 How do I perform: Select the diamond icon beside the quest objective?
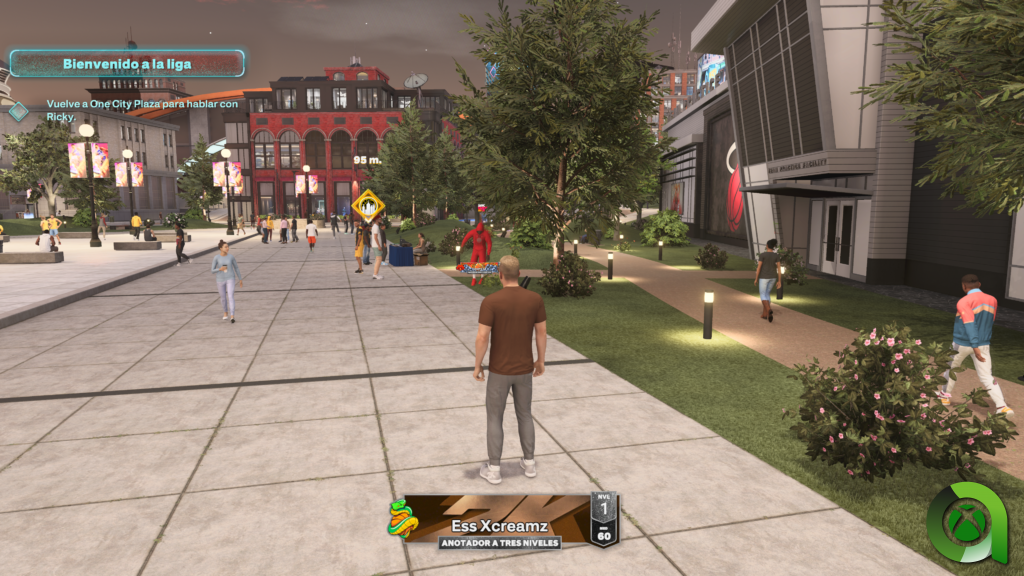point(18,111)
